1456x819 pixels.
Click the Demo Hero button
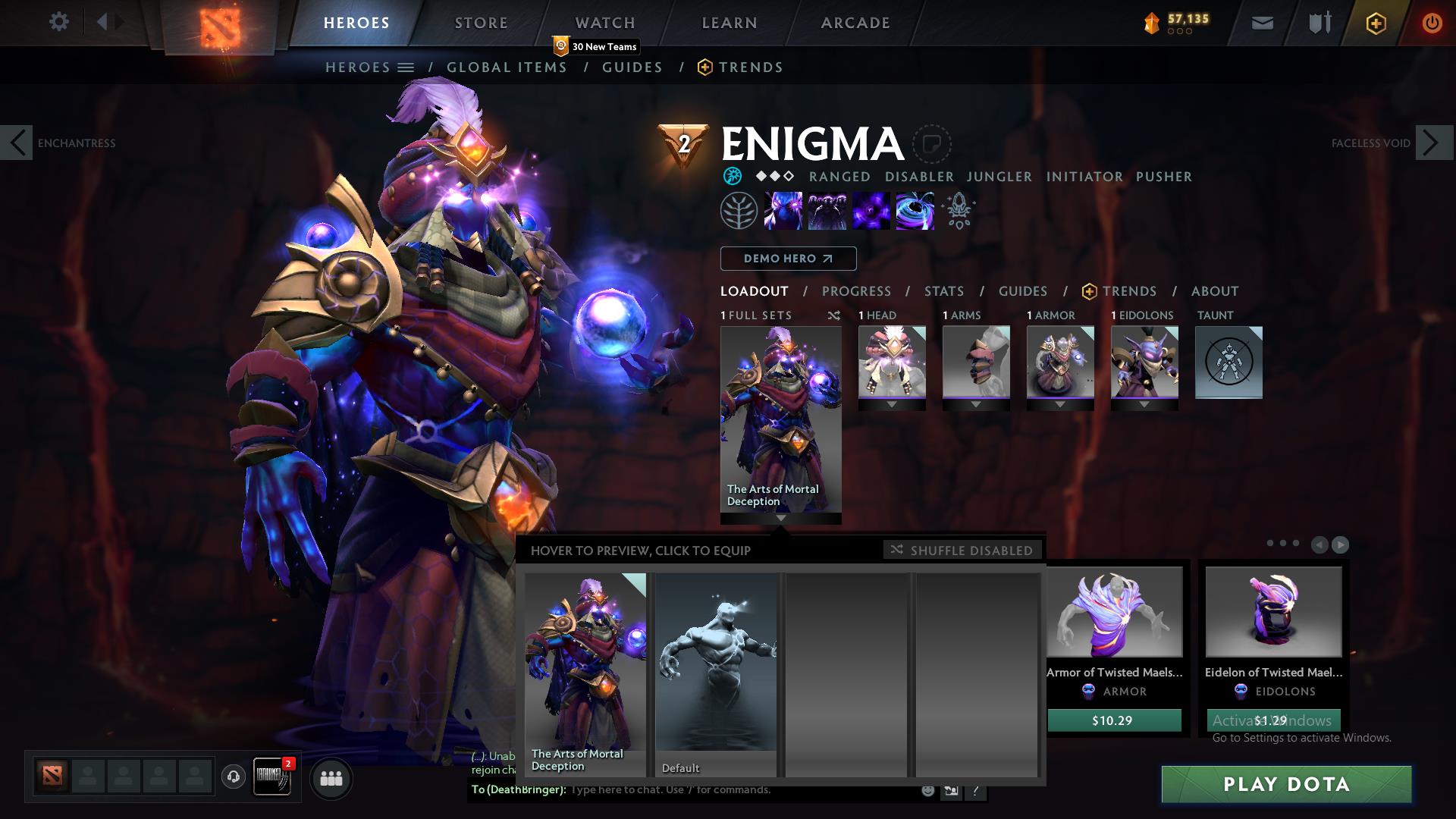click(x=788, y=259)
